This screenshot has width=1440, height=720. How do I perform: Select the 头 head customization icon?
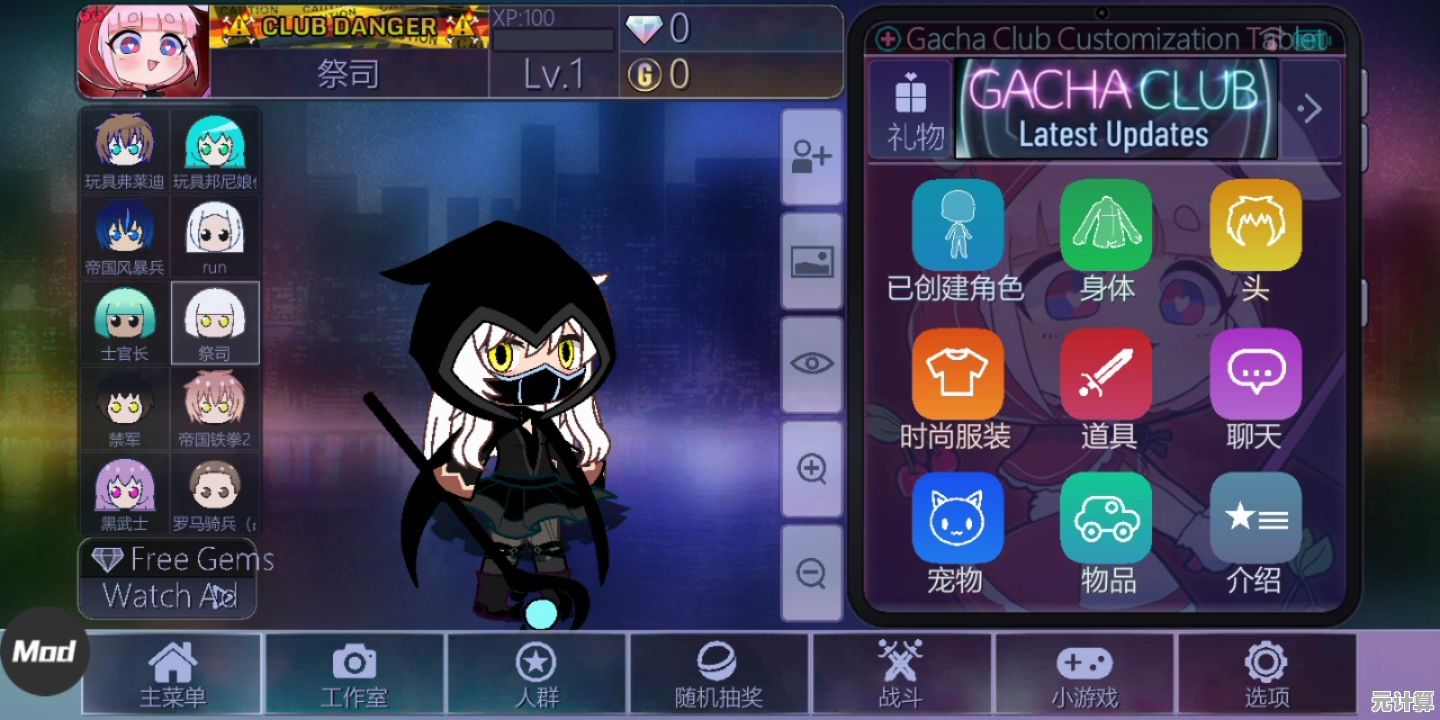pyautogui.click(x=1256, y=225)
